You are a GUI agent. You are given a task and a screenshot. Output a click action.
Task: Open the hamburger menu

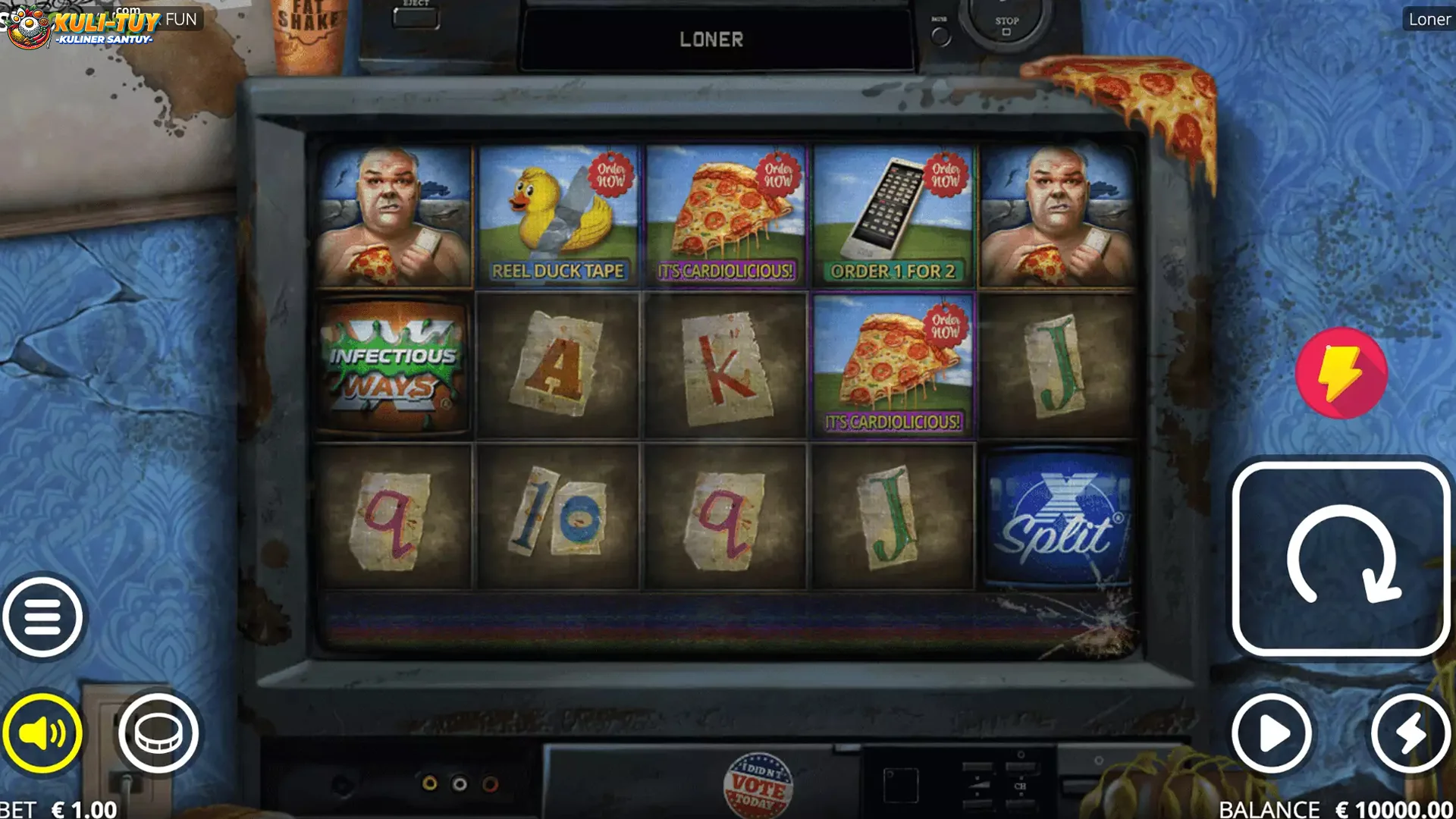(x=42, y=617)
